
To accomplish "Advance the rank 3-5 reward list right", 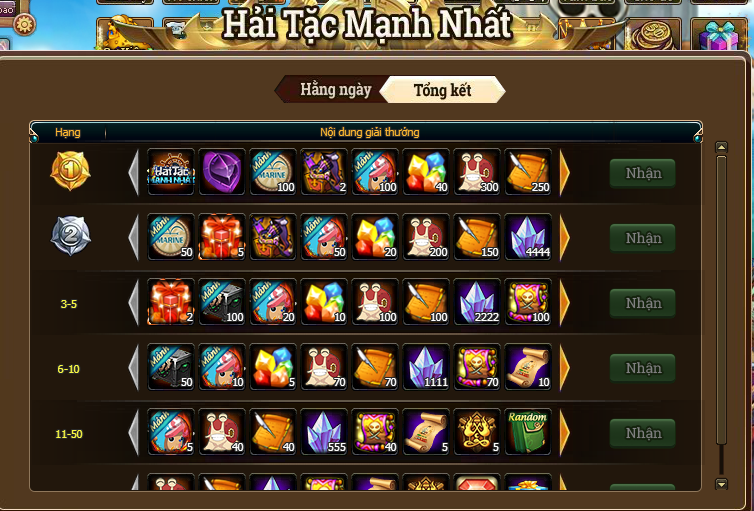I will pos(565,303).
